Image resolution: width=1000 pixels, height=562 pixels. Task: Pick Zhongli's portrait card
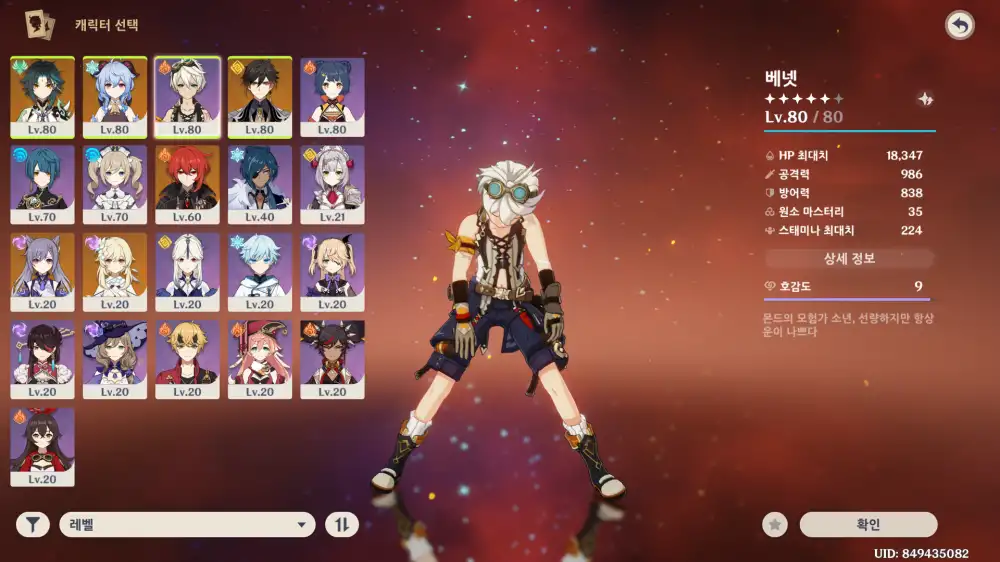(260, 97)
